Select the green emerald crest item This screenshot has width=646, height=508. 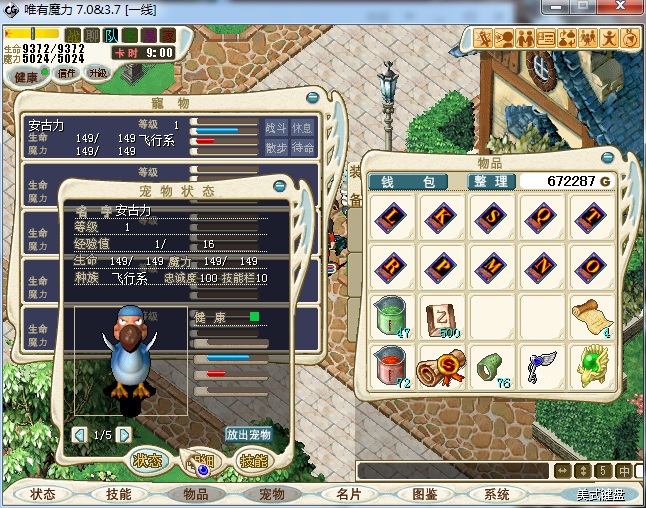coord(591,367)
